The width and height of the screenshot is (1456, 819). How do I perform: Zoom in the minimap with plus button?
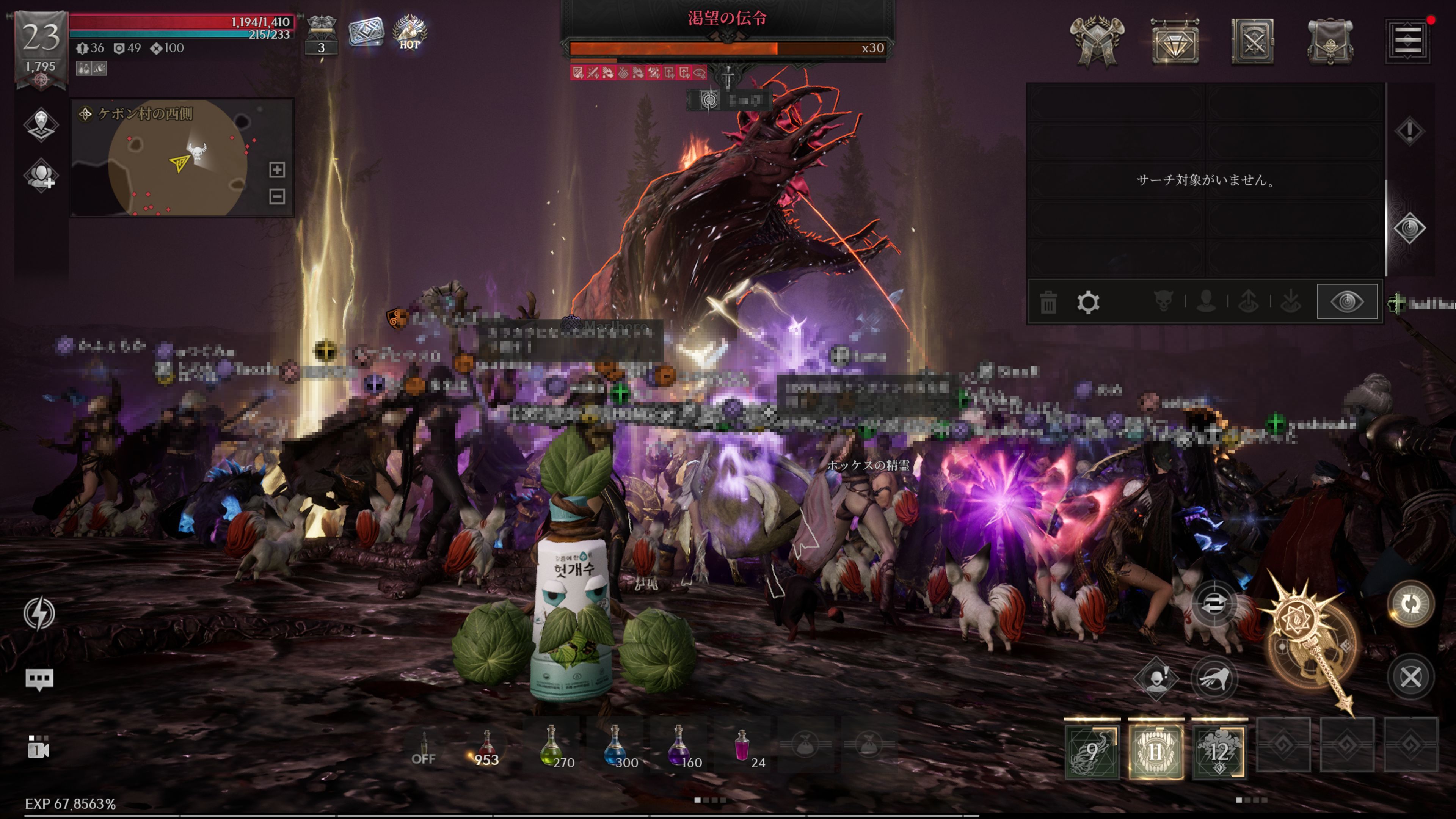(277, 169)
